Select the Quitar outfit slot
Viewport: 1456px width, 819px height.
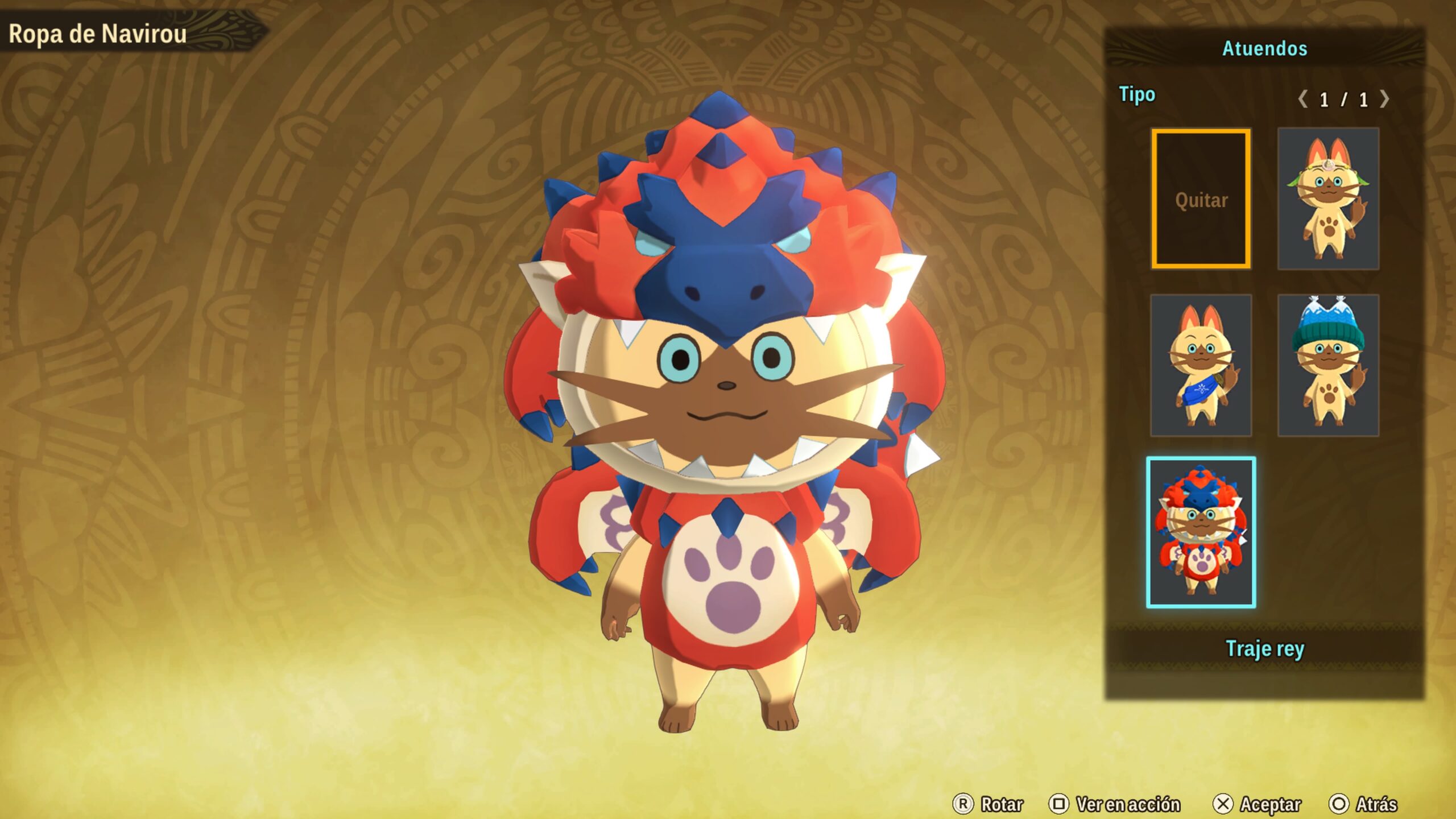[x=1201, y=199]
